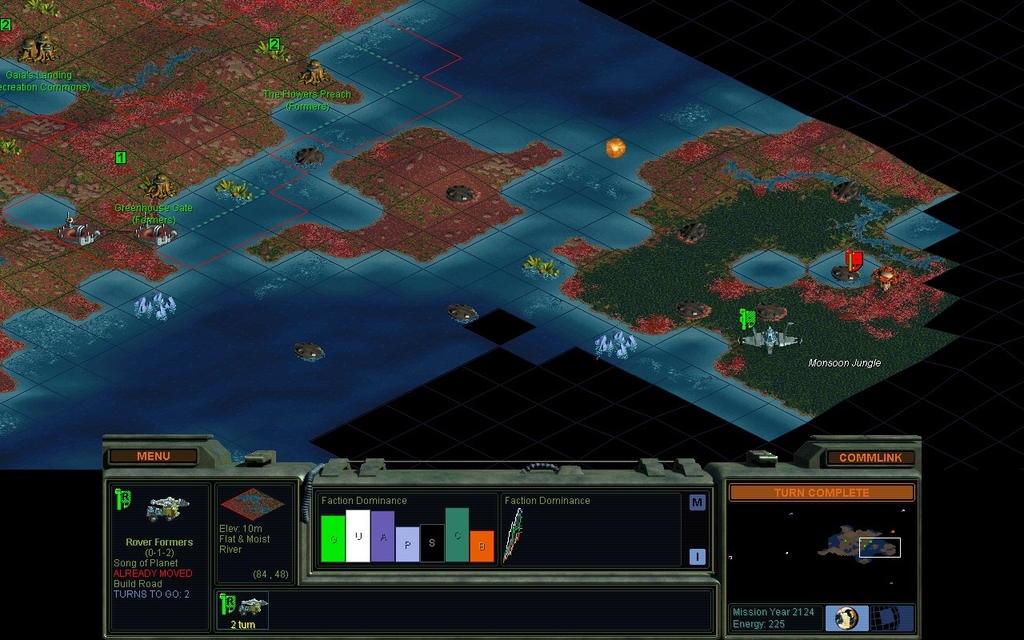This screenshot has height=640, width=1024.
Task: Click the world minimap
Action: point(821,548)
